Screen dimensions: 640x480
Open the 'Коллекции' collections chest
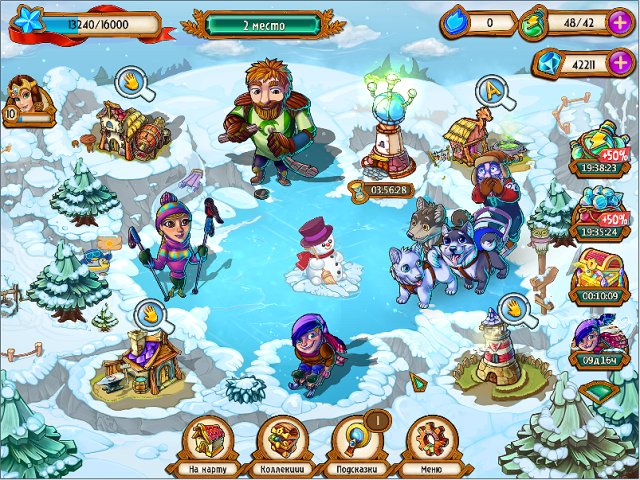pyautogui.click(x=282, y=441)
